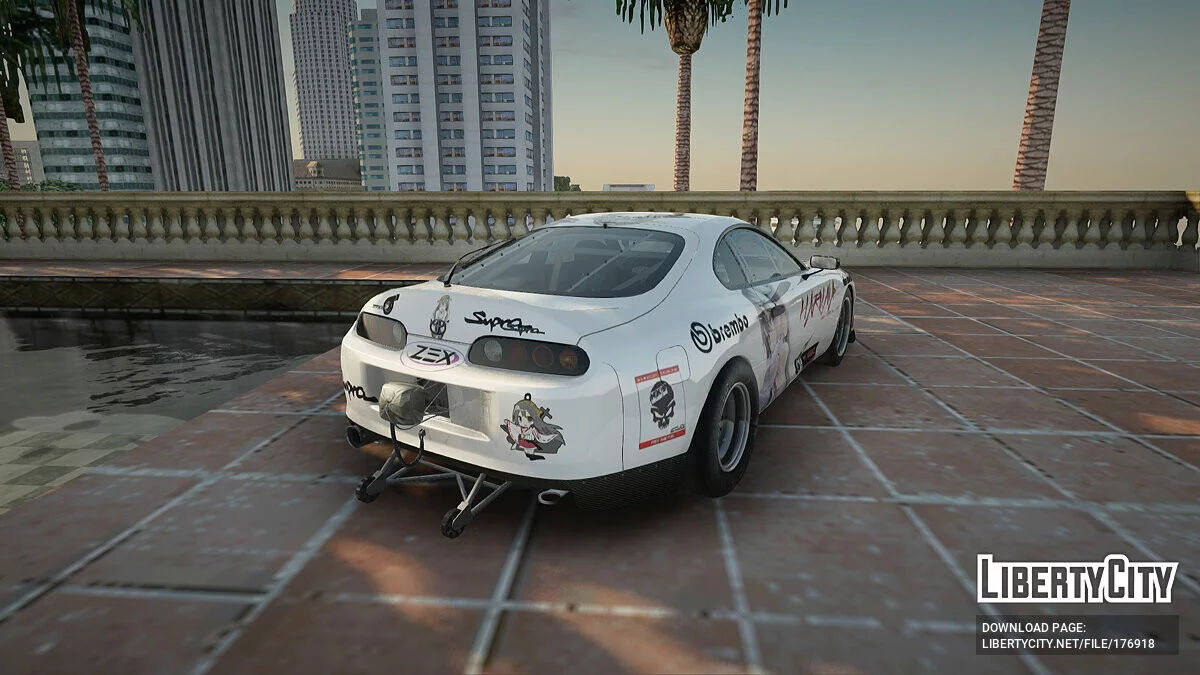Click the LibertyCity logo watermark

[x=1077, y=579]
